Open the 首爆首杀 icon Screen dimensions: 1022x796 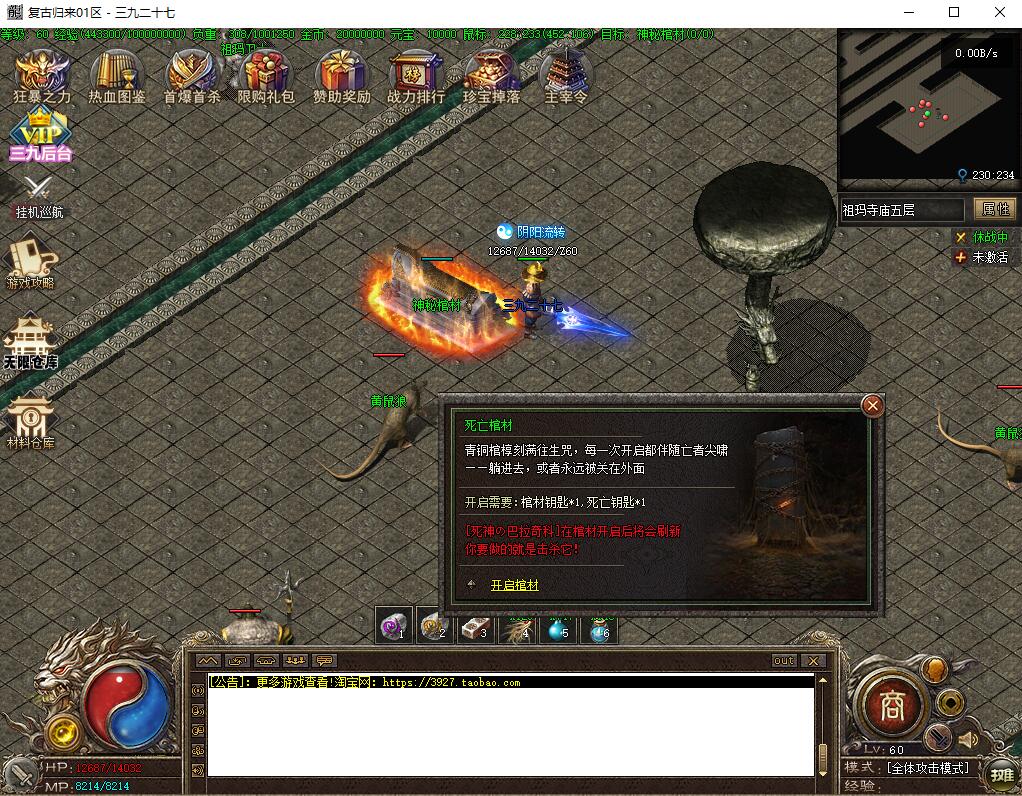(x=192, y=73)
